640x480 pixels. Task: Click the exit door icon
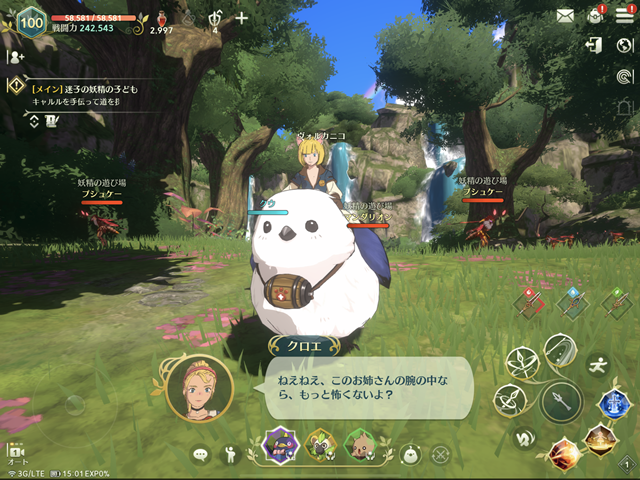coord(595,46)
